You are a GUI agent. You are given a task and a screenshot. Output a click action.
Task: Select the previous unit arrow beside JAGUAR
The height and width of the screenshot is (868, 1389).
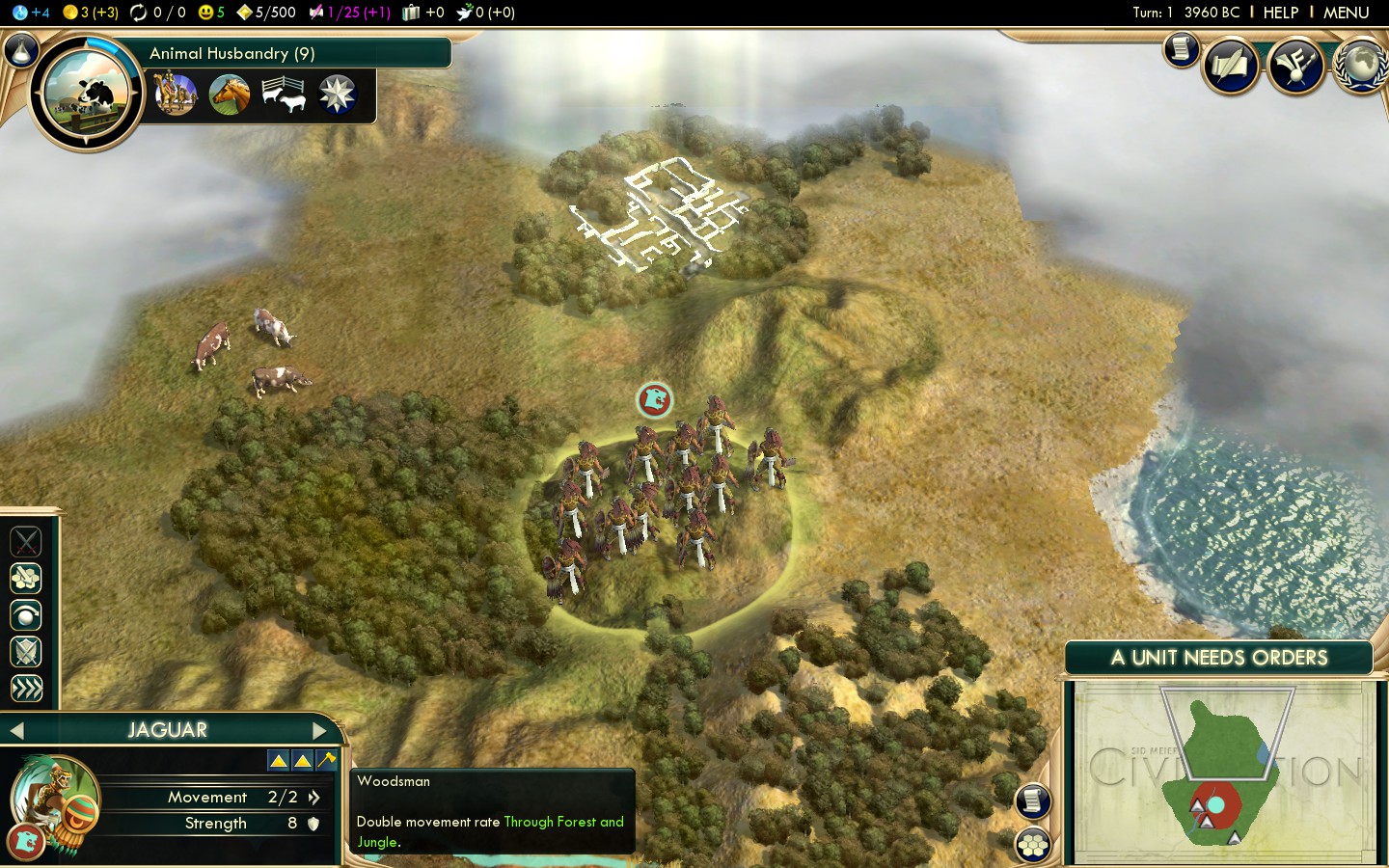(x=16, y=731)
